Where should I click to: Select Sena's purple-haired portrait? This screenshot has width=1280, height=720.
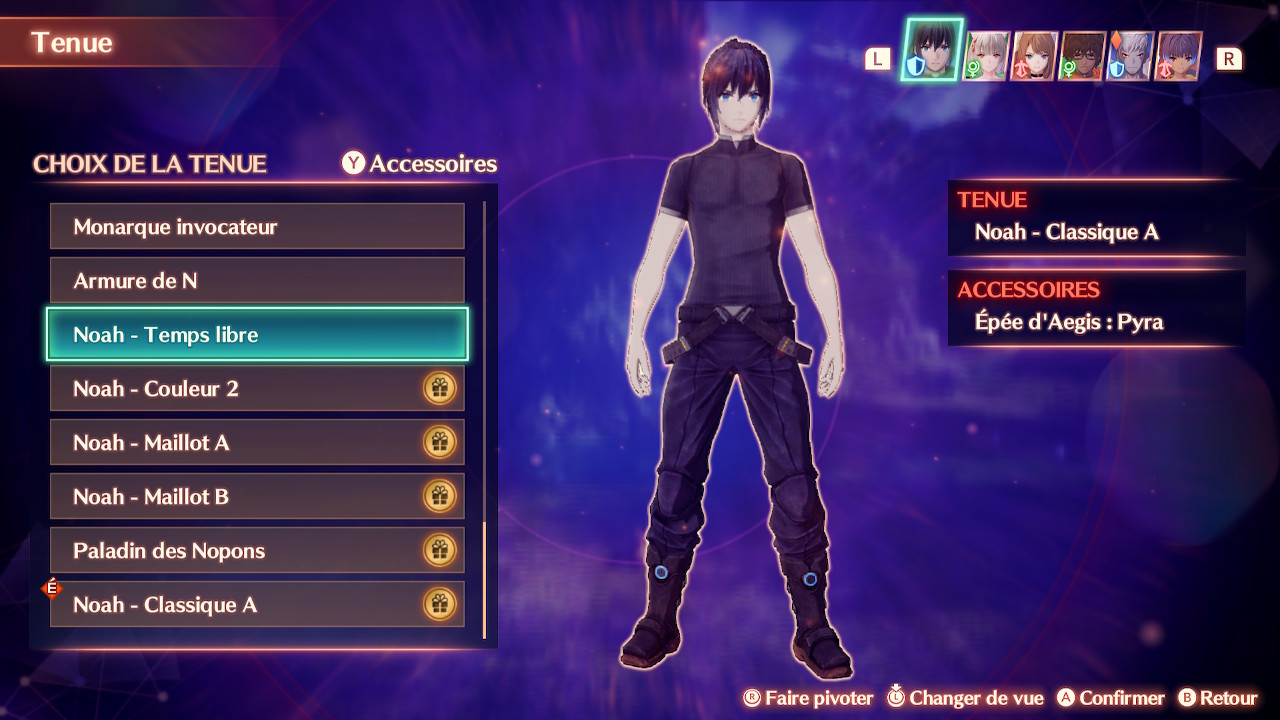1179,57
